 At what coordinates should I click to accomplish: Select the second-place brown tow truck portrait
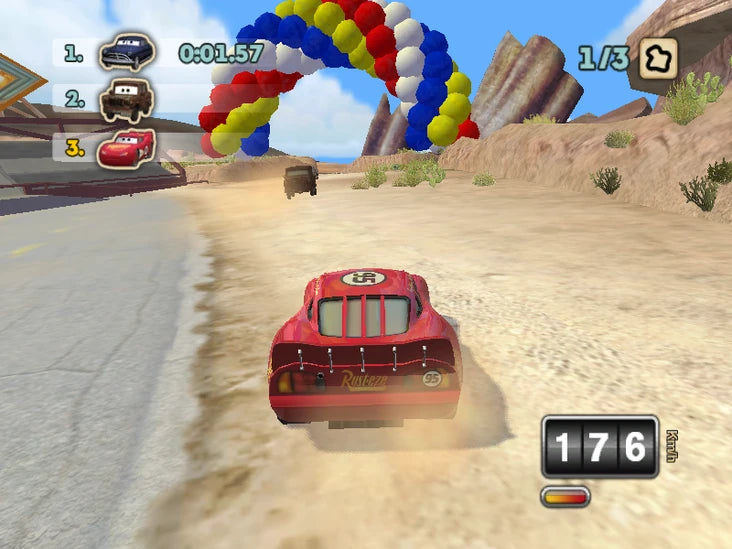127,99
